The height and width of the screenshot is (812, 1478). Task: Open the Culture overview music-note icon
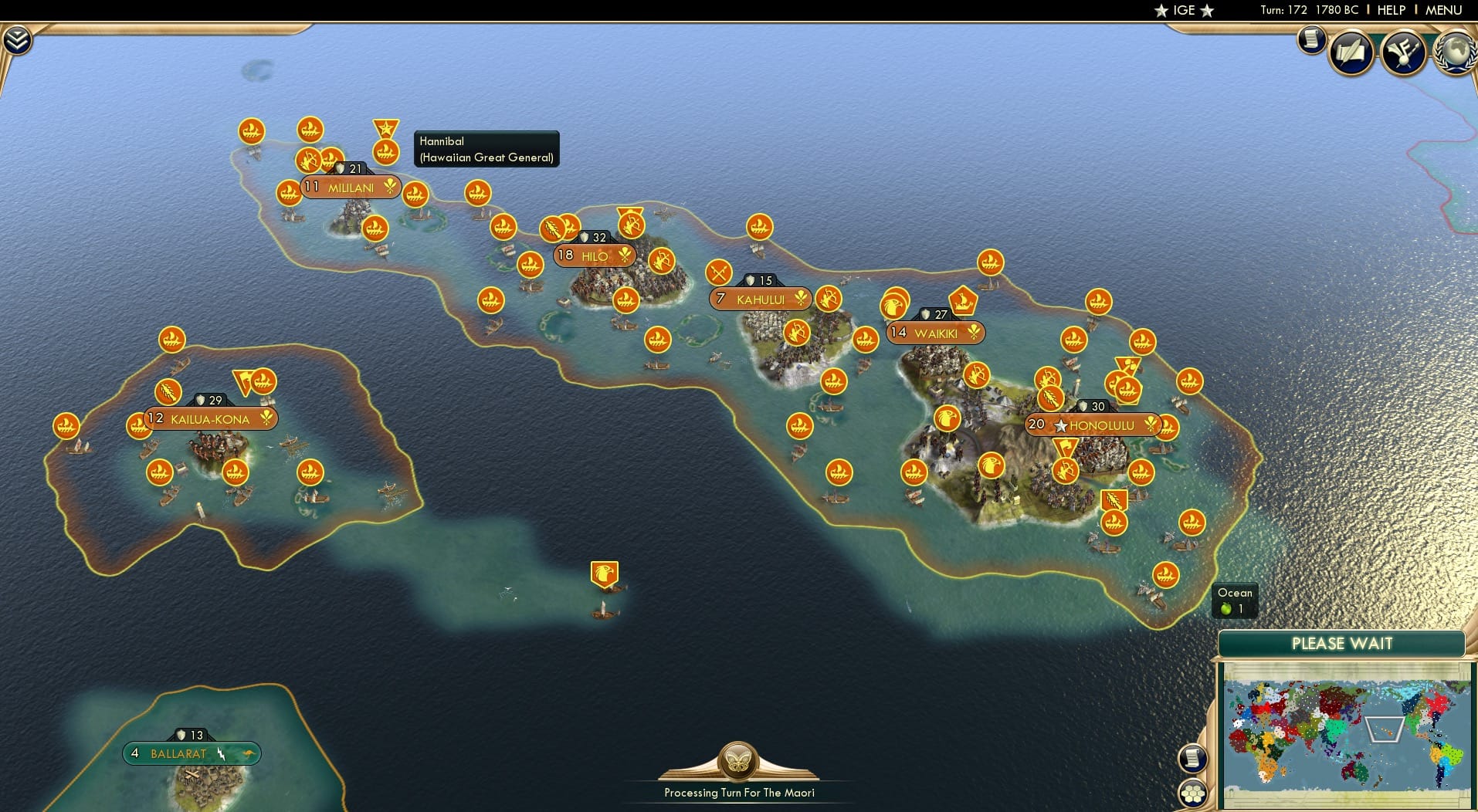[1404, 52]
